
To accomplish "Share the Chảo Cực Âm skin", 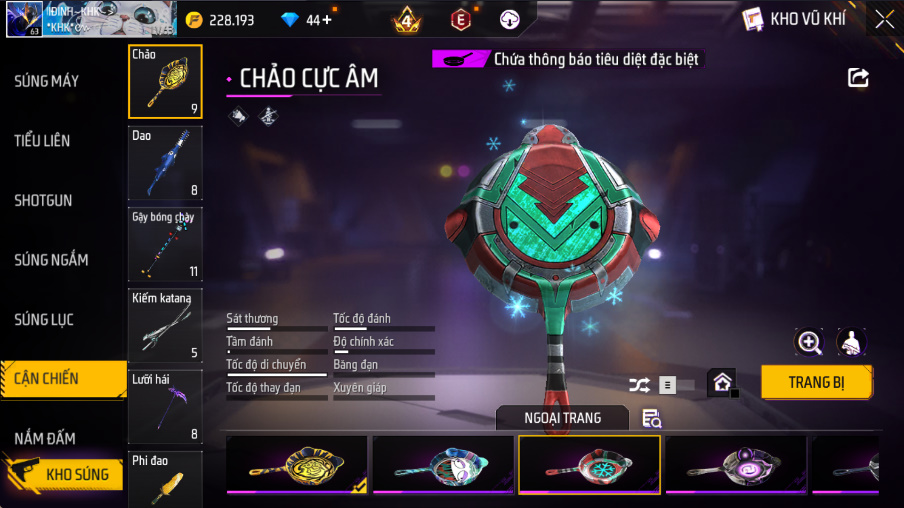I will pos(858,78).
